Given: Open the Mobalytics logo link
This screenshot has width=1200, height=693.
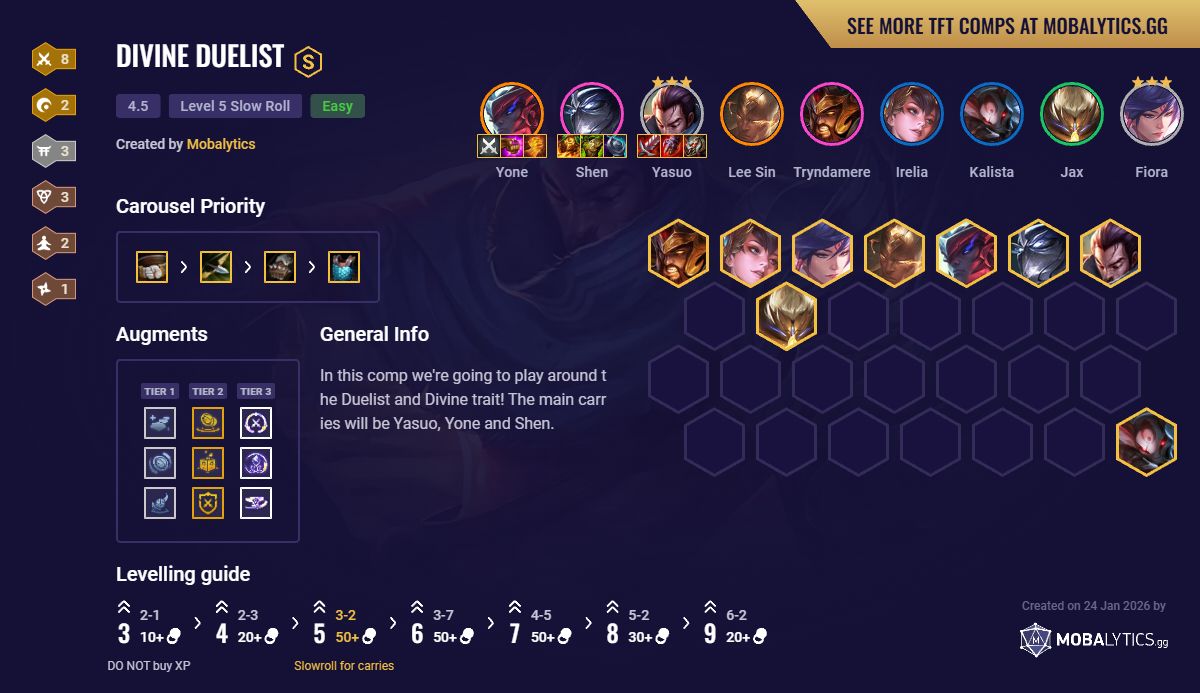Looking at the screenshot, I should [1094, 640].
